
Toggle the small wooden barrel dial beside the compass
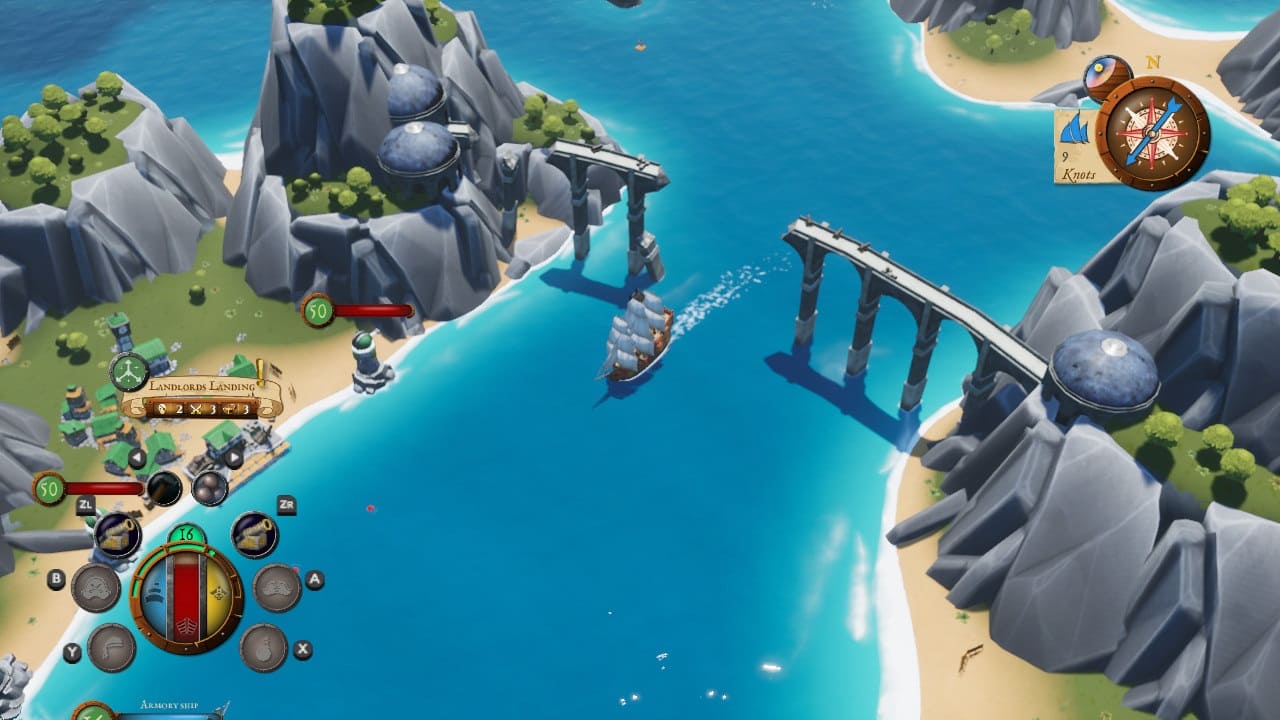(x=1107, y=78)
